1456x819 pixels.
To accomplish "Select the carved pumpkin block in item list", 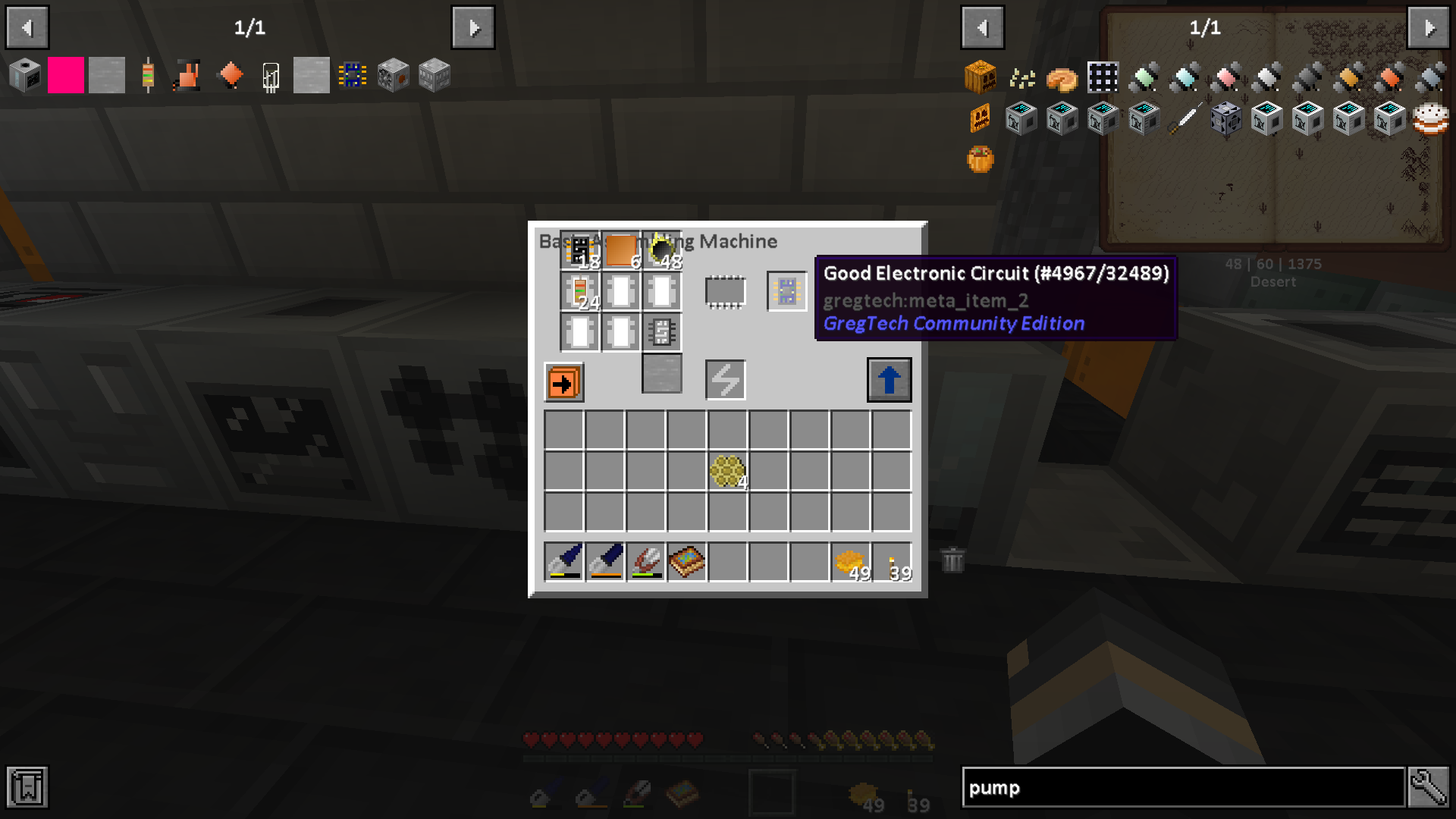I will [980, 77].
